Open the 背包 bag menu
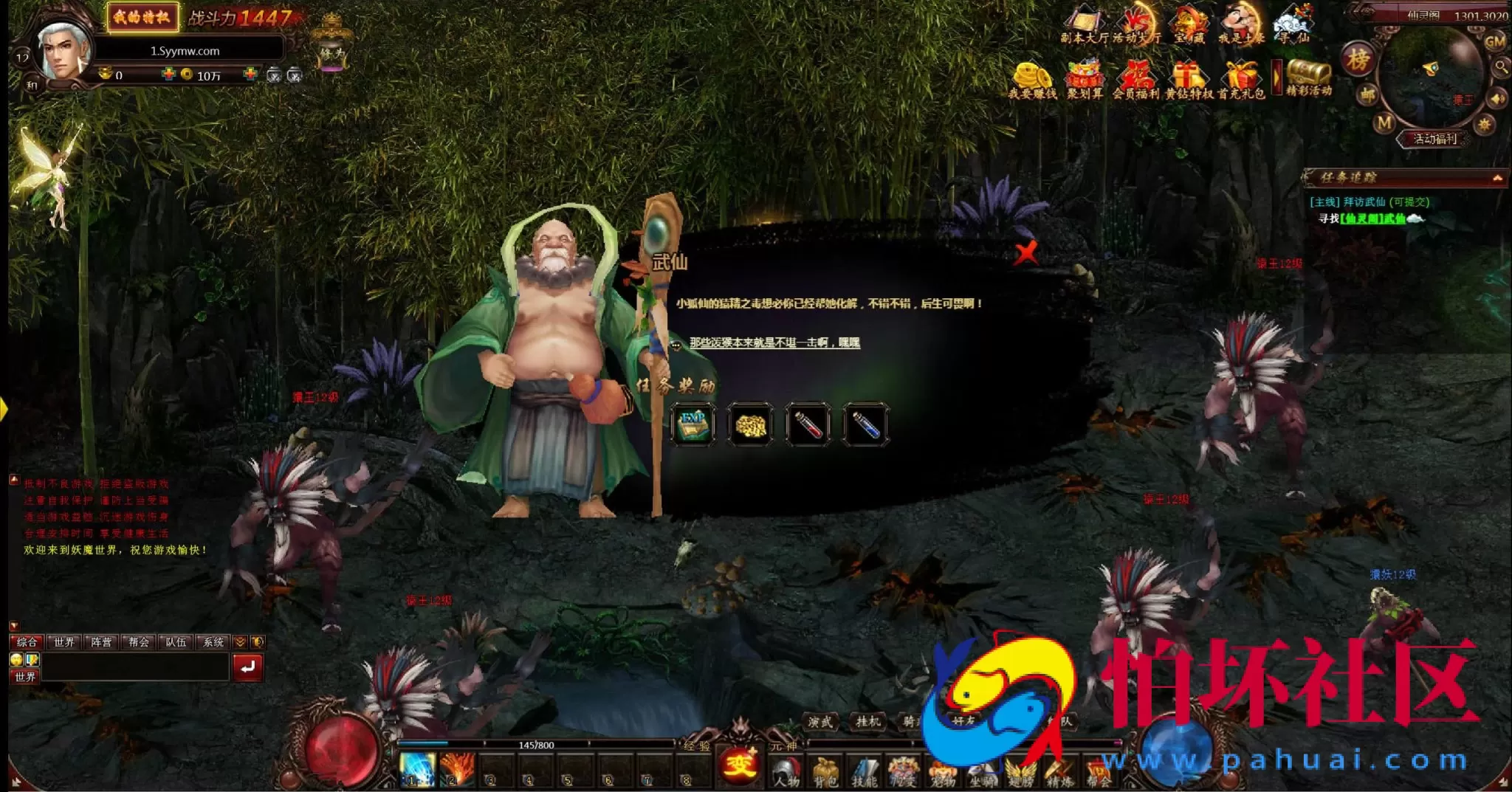This screenshot has height=792, width=1512. 825,772
